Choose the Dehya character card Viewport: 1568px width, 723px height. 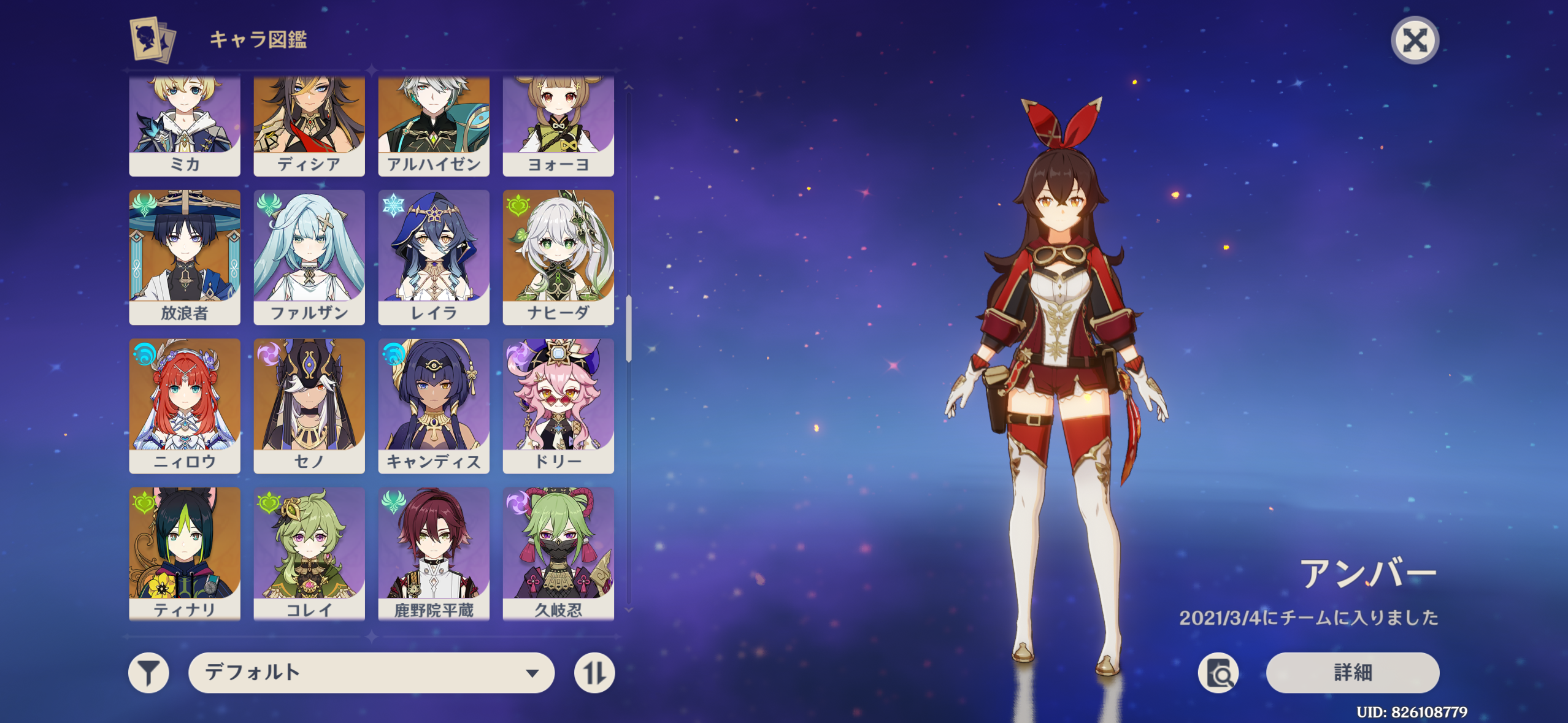309,126
